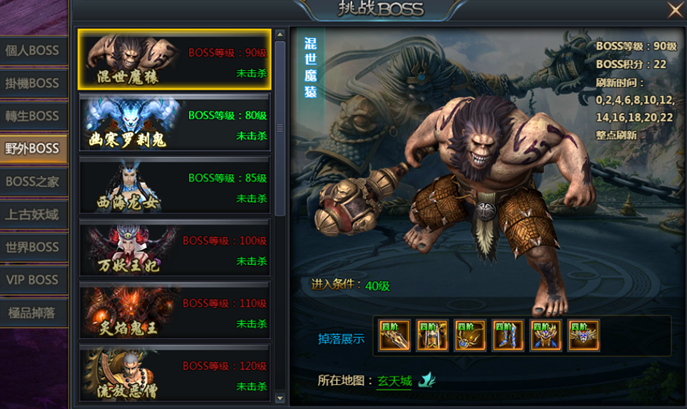The image size is (687, 409).
Task: Select the 炎焰鬼王 boss entry
Action: (x=174, y=312)
